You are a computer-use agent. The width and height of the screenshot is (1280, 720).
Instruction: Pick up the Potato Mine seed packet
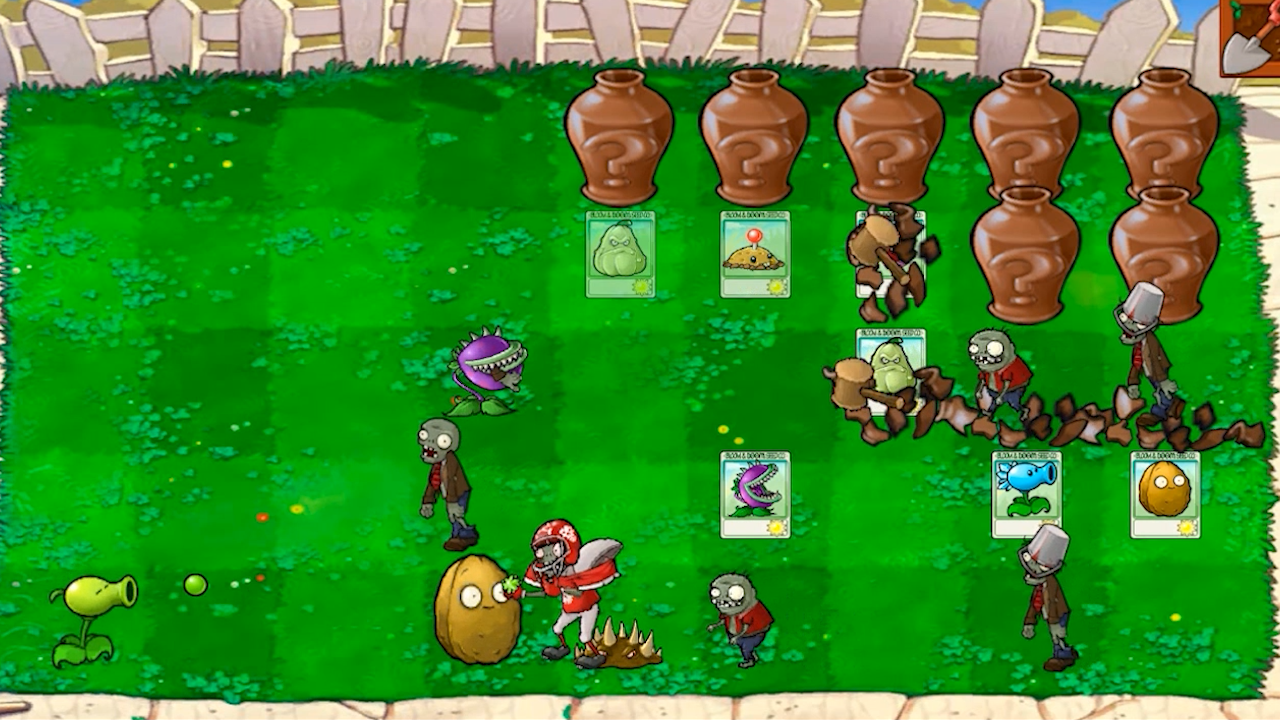click(757, 255)
